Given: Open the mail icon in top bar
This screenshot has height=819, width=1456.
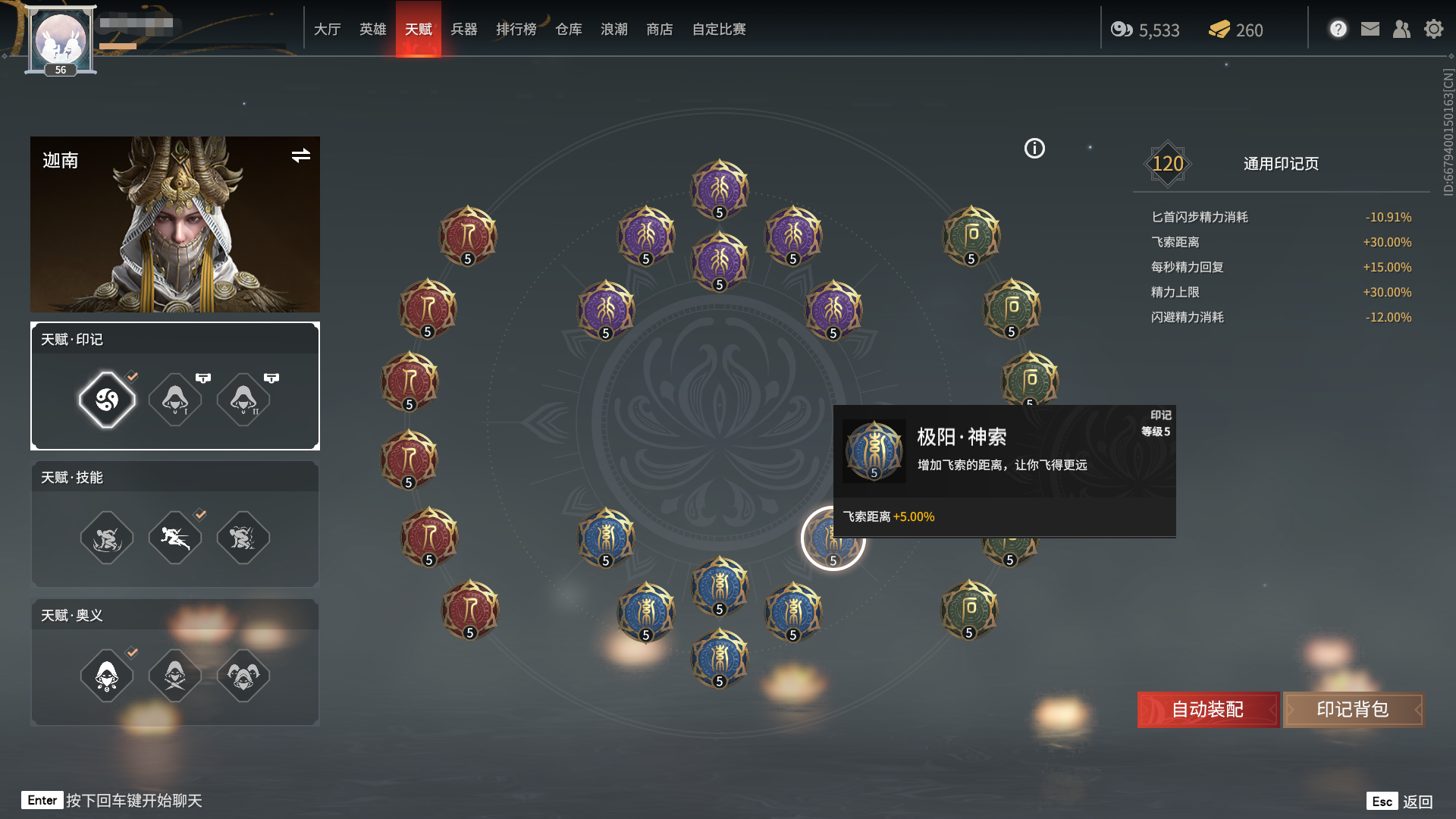Looking at the screenshot, I should click(x=1370, y=29).
